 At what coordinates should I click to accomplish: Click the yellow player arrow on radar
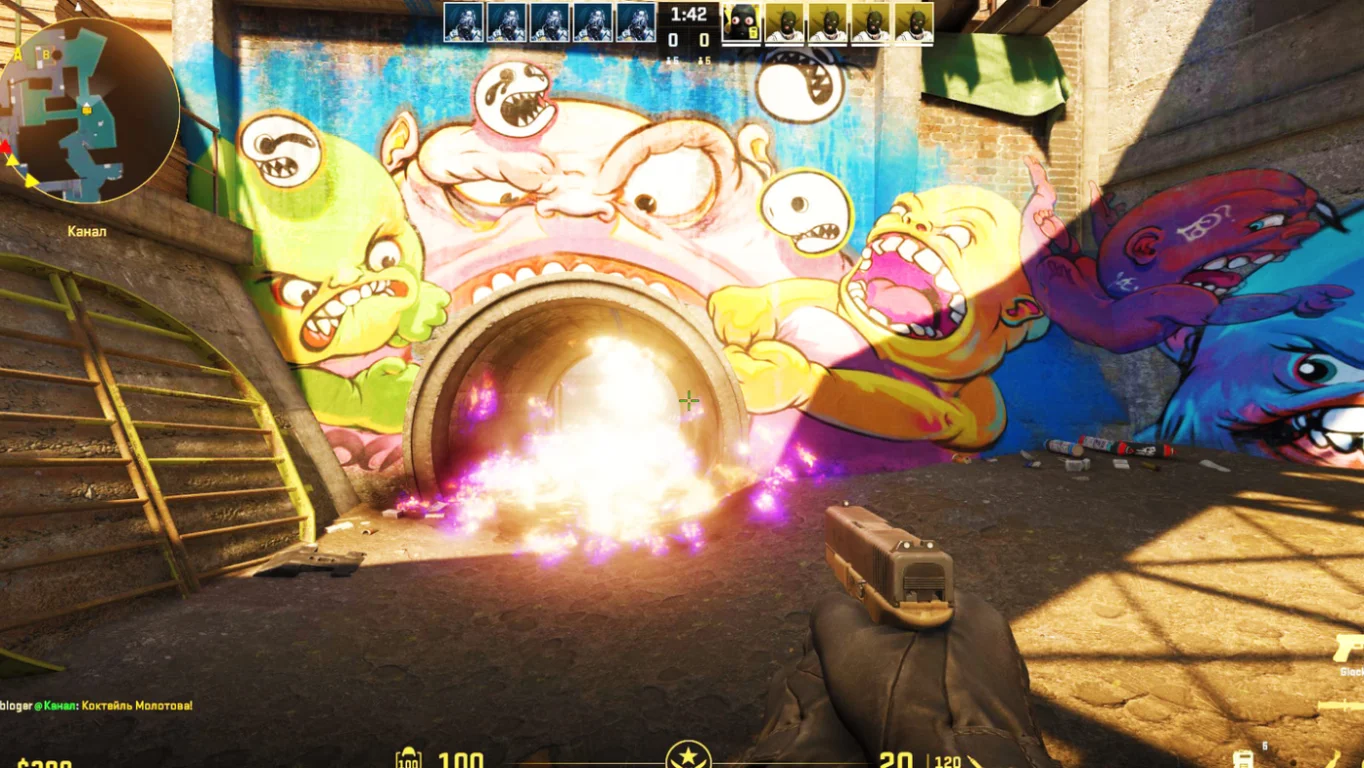30,181
